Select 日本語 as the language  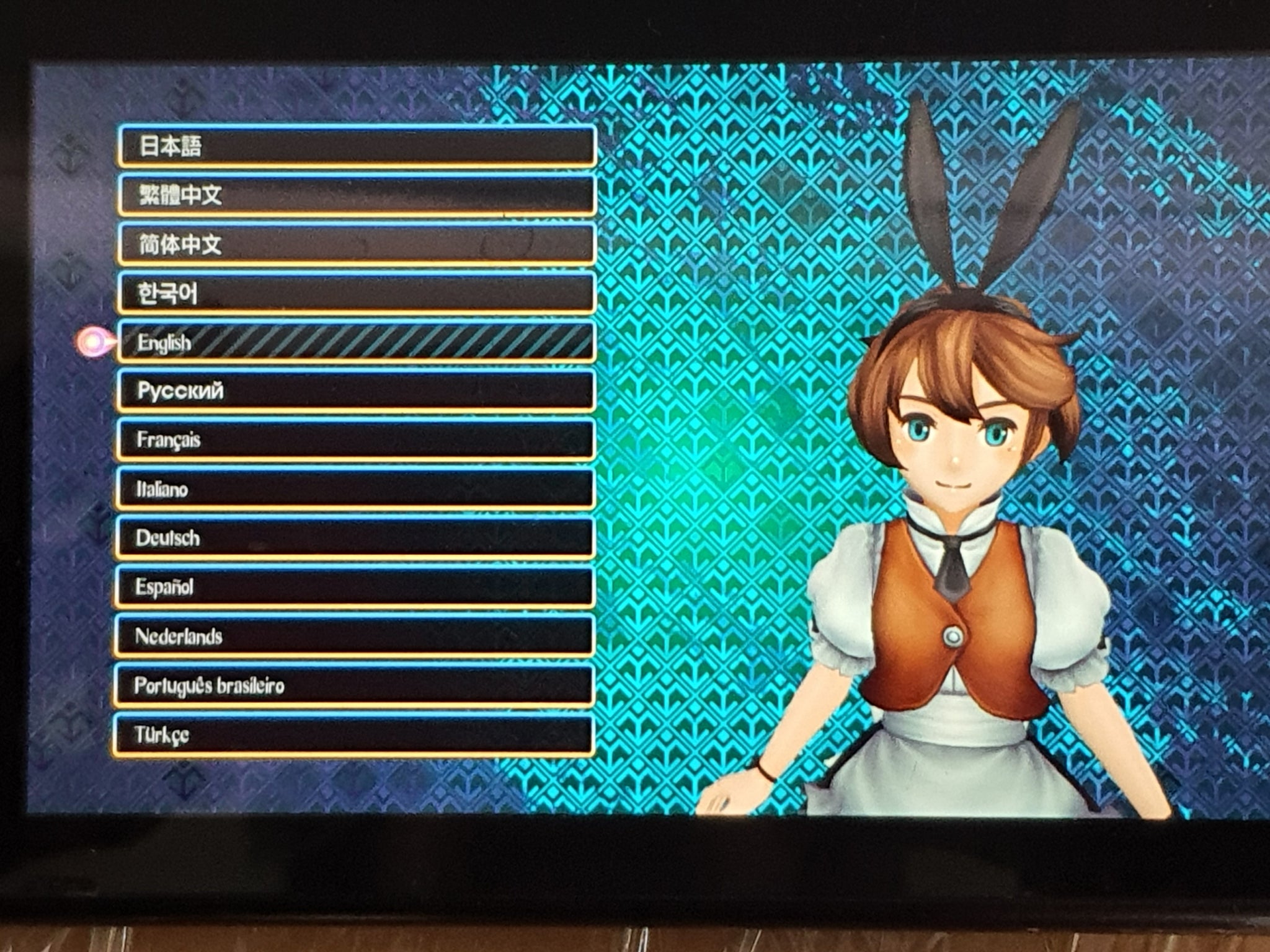point(357,146)
